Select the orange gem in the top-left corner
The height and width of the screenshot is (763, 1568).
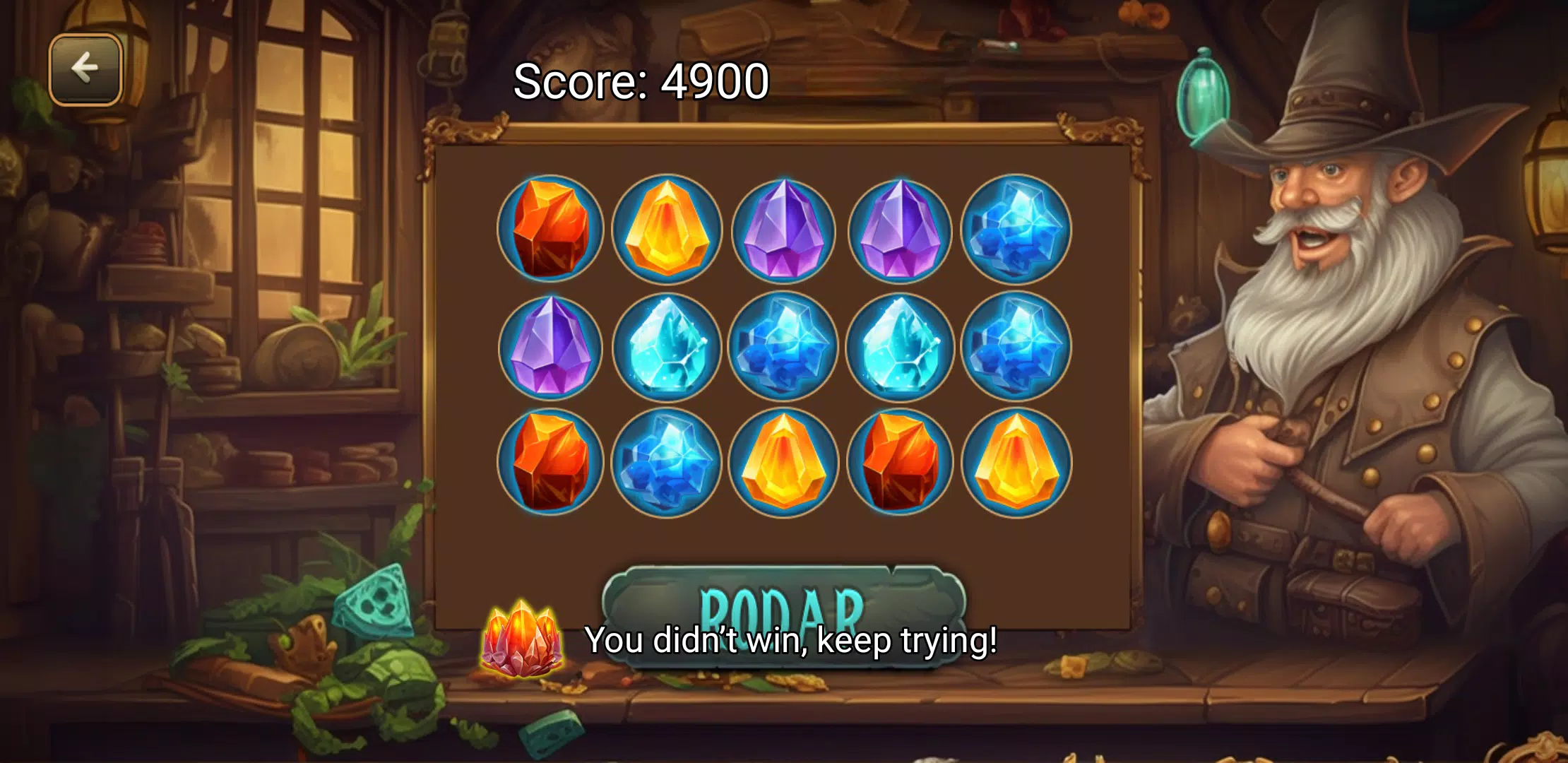[x=551, y=226]
